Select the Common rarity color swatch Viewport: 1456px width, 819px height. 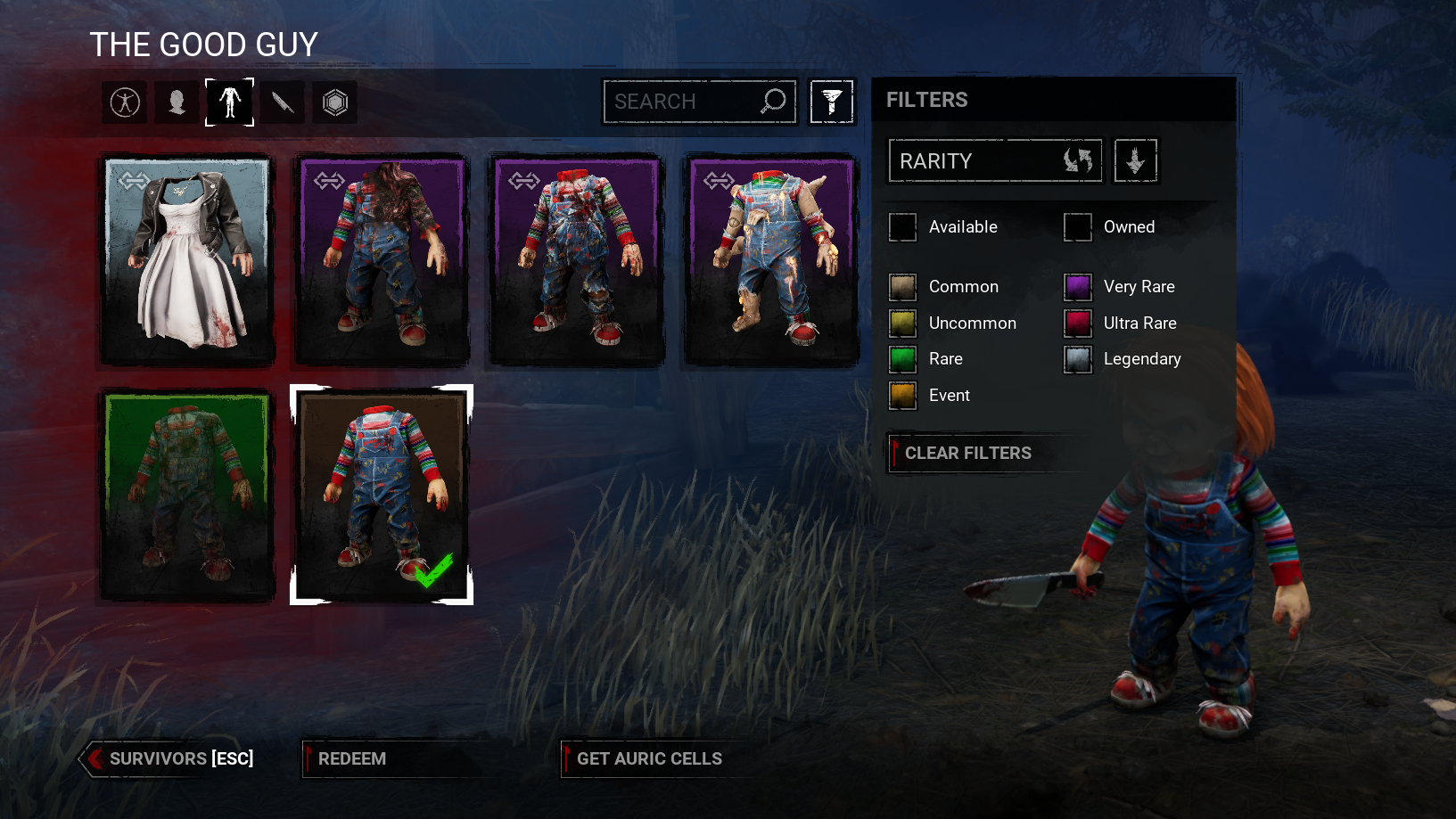pyautogui.click(x=902, y=286)
